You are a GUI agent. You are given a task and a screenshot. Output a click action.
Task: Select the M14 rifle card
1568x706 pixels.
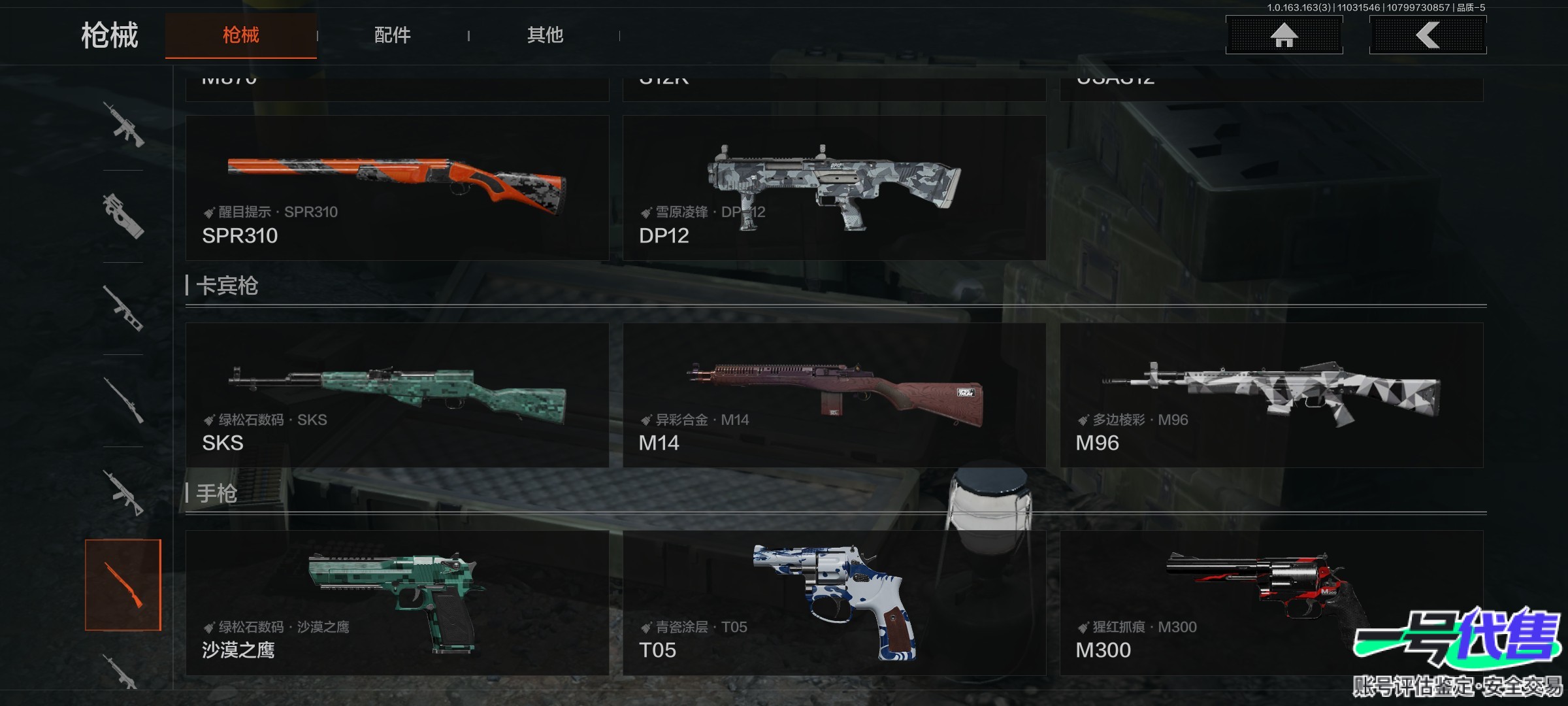pos(834,395)
